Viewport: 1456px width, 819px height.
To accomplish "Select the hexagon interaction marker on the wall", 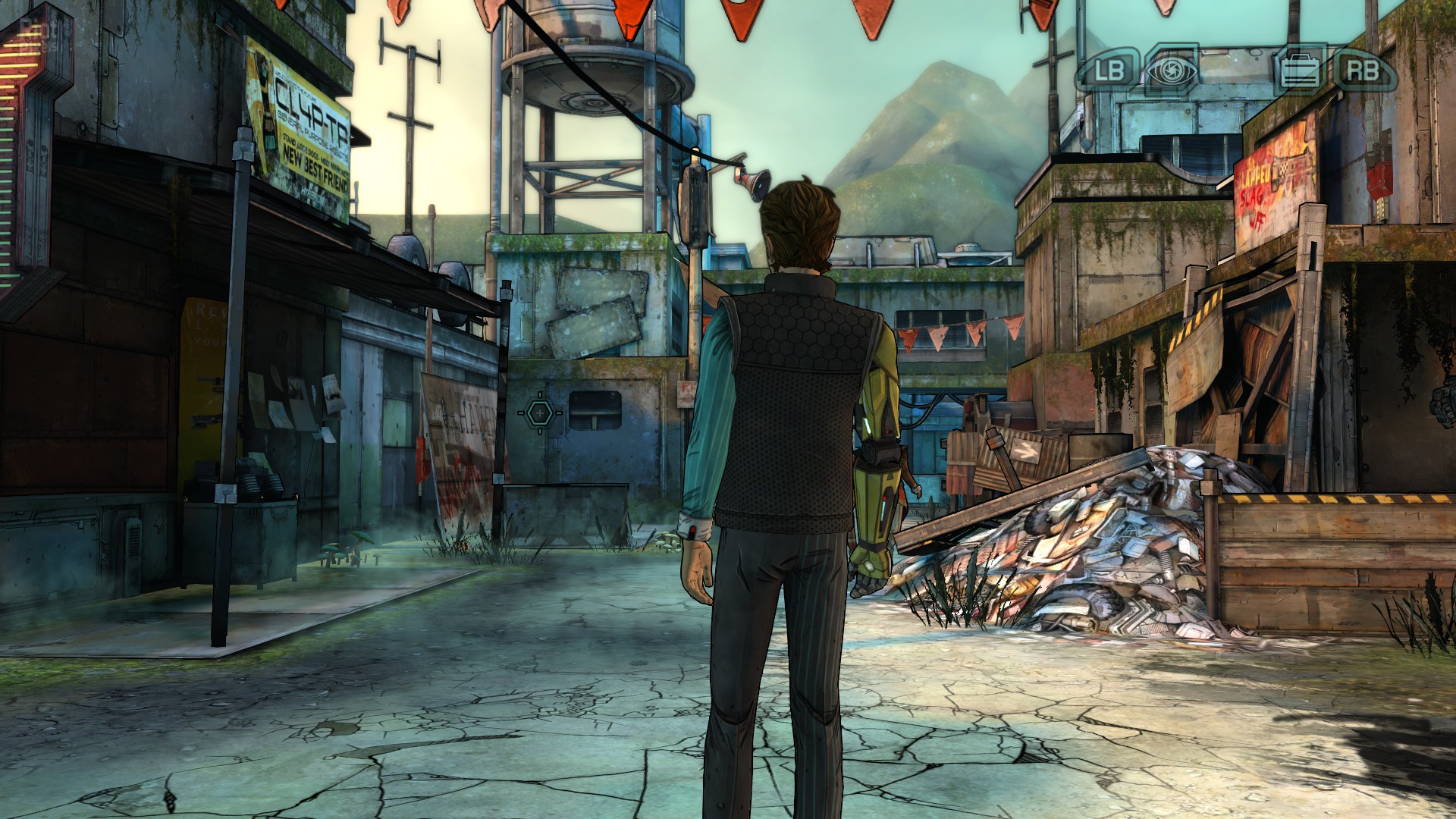I will point(540,413).
